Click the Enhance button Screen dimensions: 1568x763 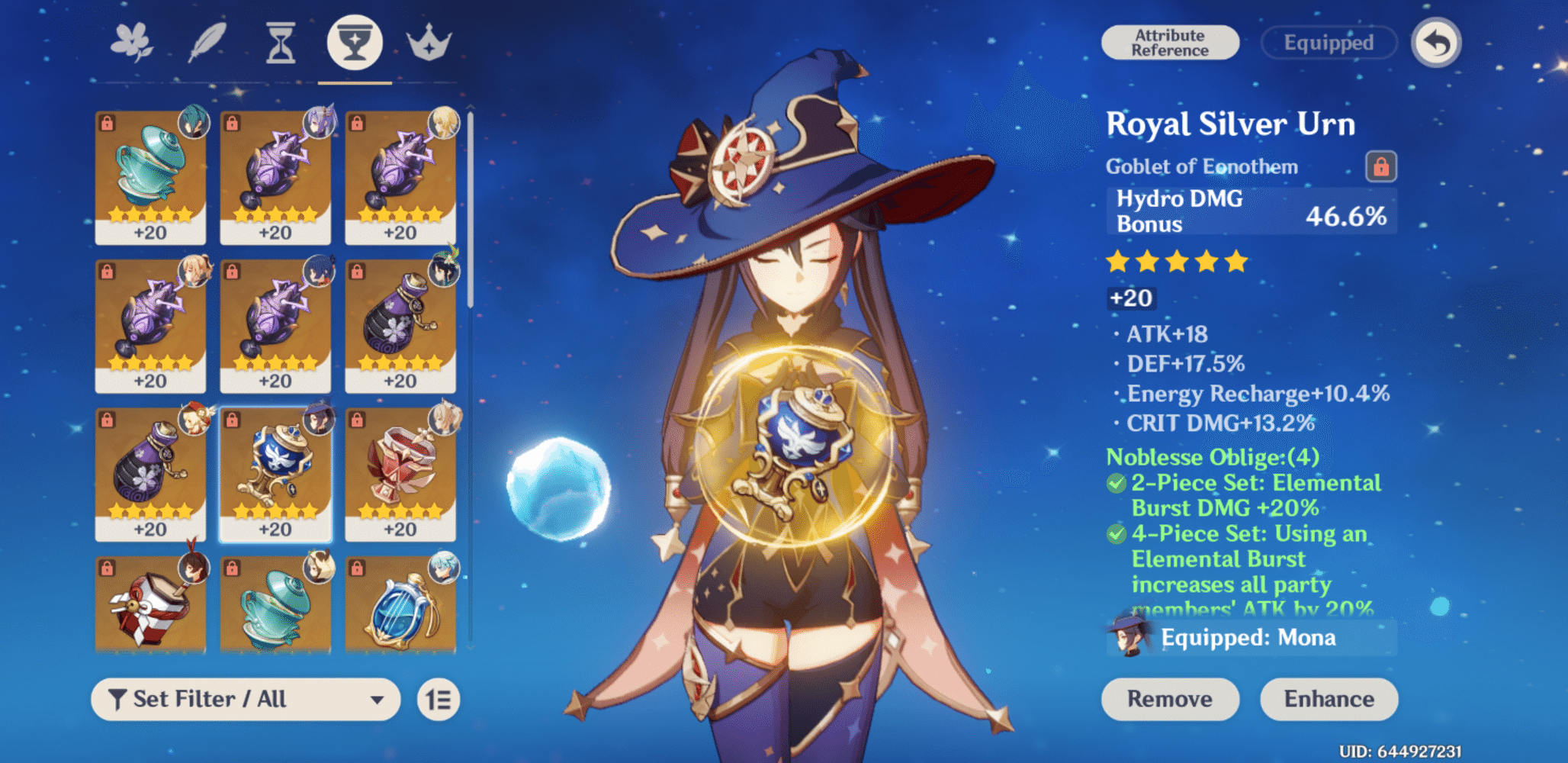coord(1329,699)
